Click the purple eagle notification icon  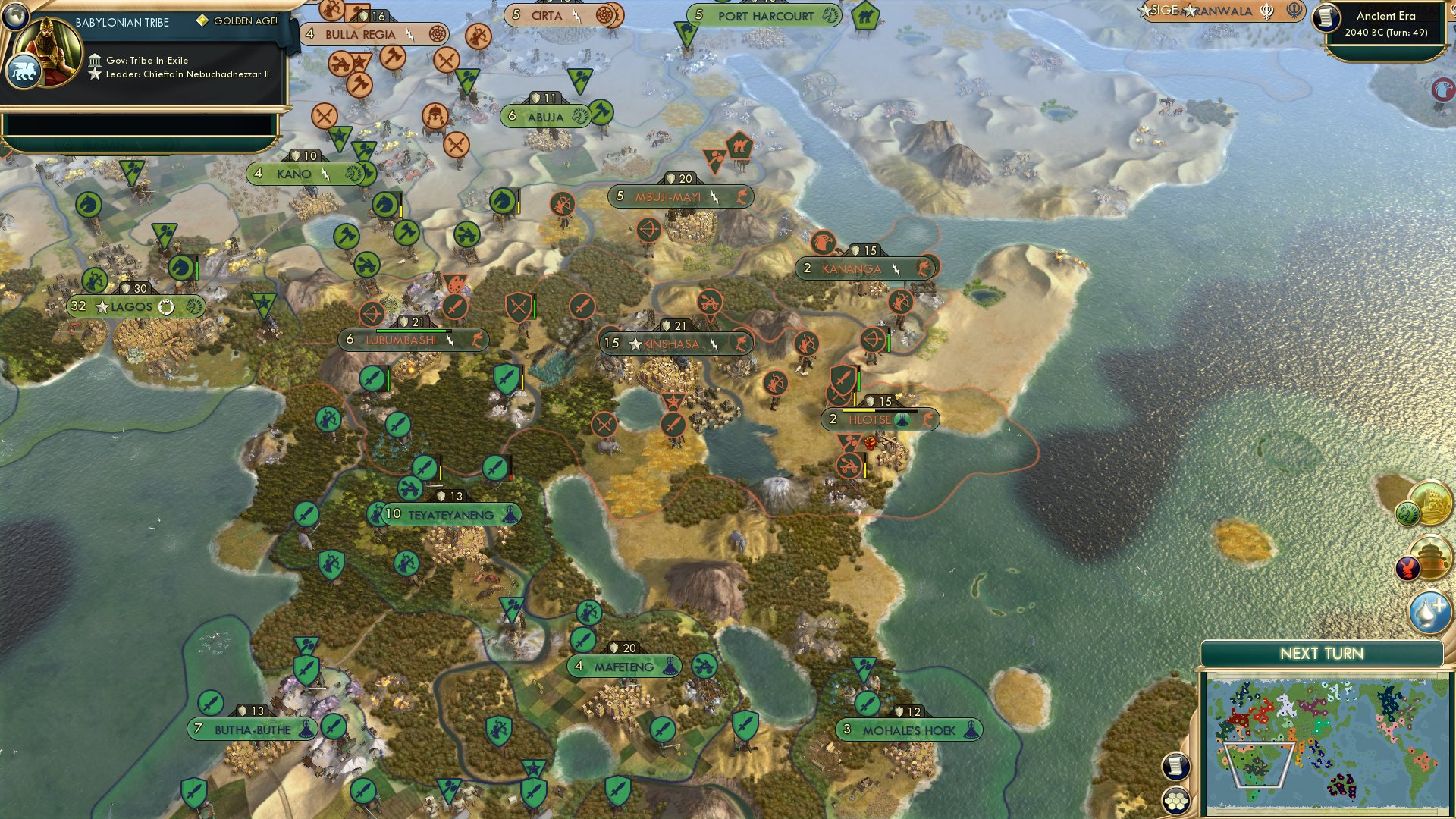coord(1407,567)
